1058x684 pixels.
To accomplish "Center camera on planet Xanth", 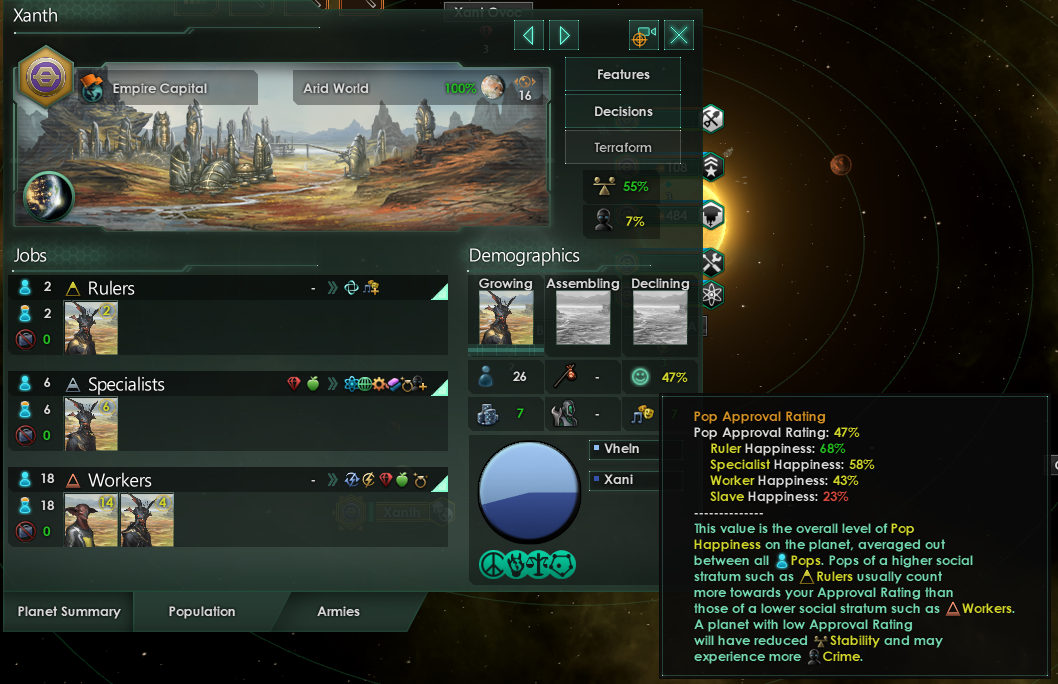I will [643, 36].
